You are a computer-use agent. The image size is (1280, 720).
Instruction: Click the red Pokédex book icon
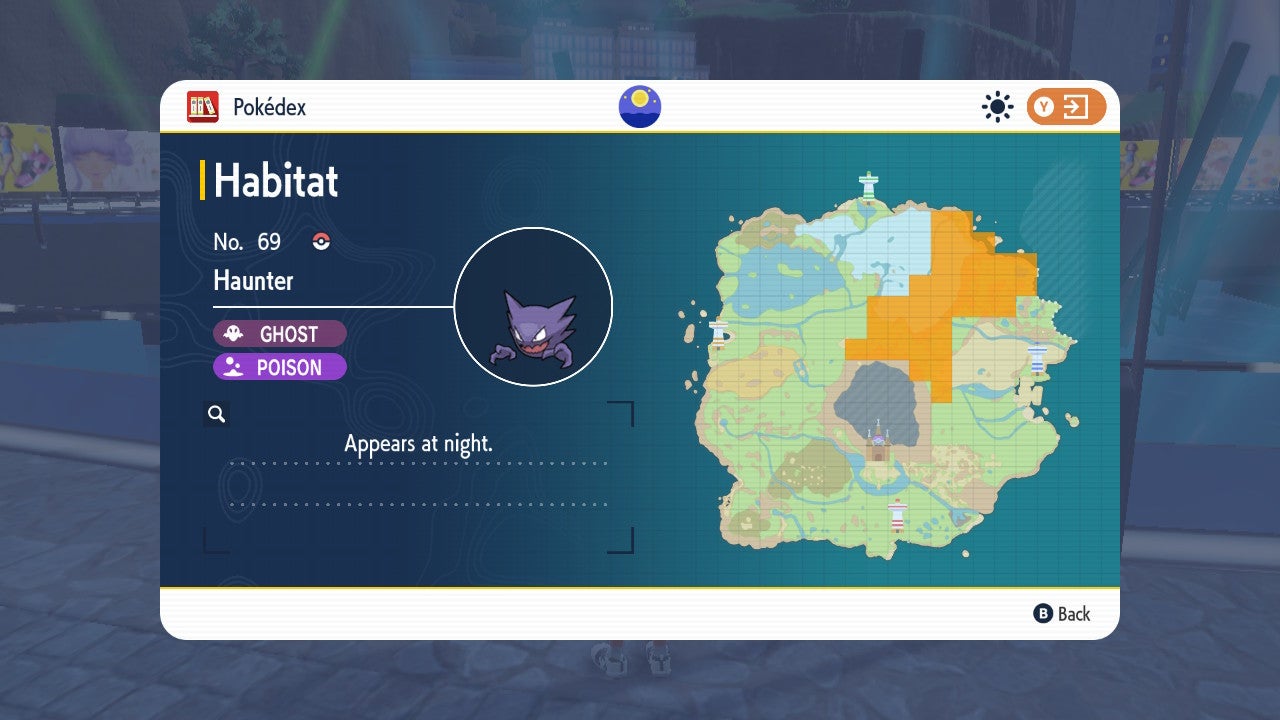coord(204,106)
